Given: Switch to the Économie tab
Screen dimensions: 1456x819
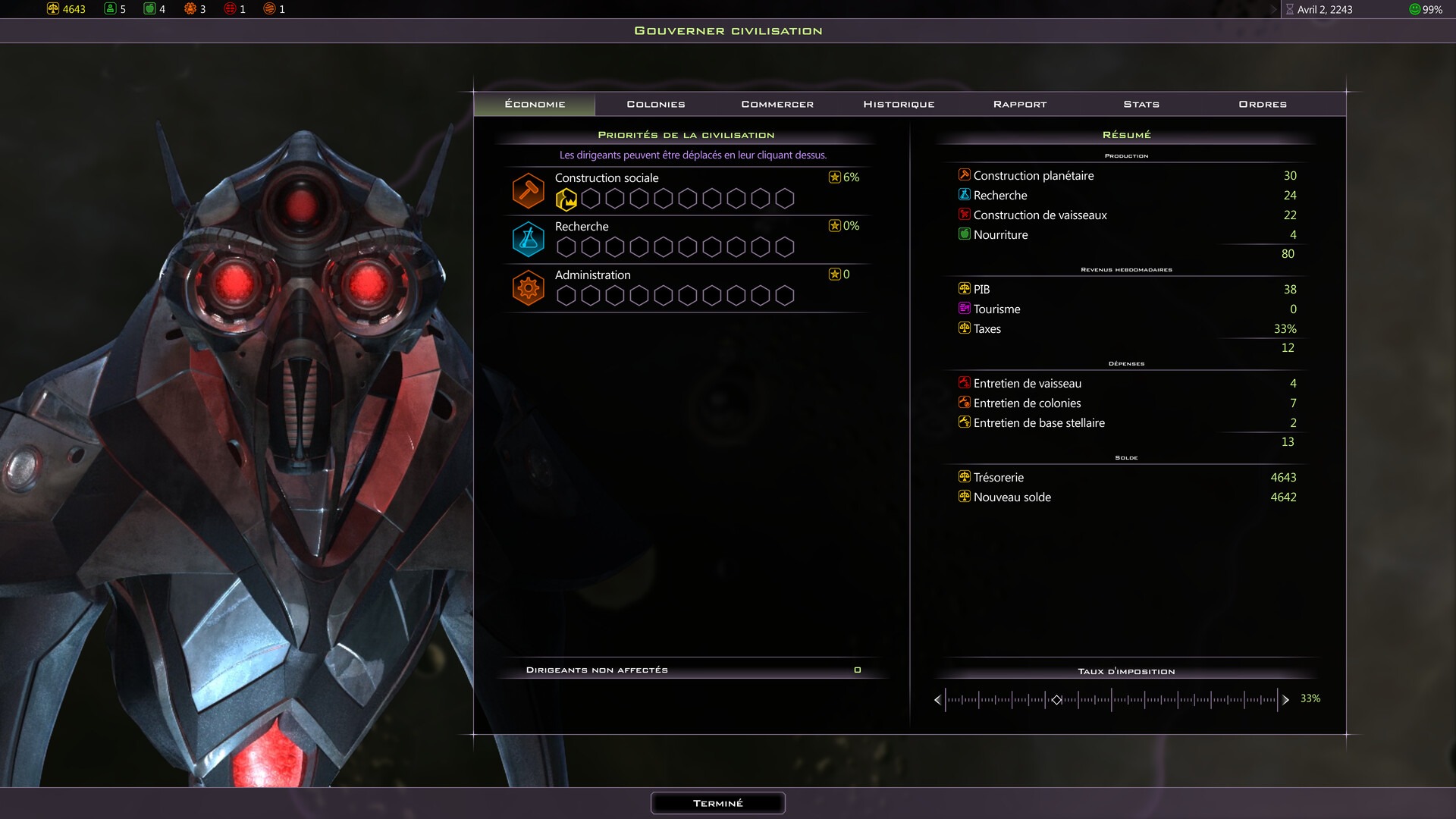Looking at the screenshot, I should click(535, 104).
